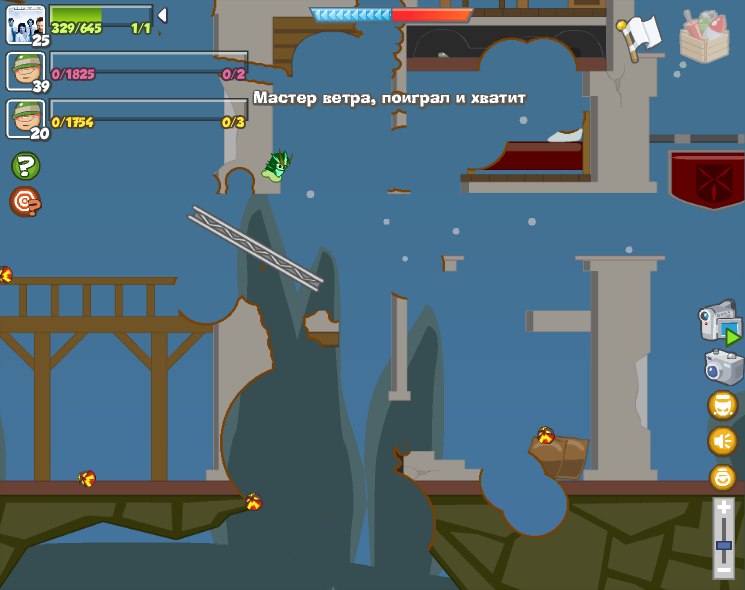Click the orange target hint button
The height and width of the screenshot is (590, 745).
coord(25,202)
